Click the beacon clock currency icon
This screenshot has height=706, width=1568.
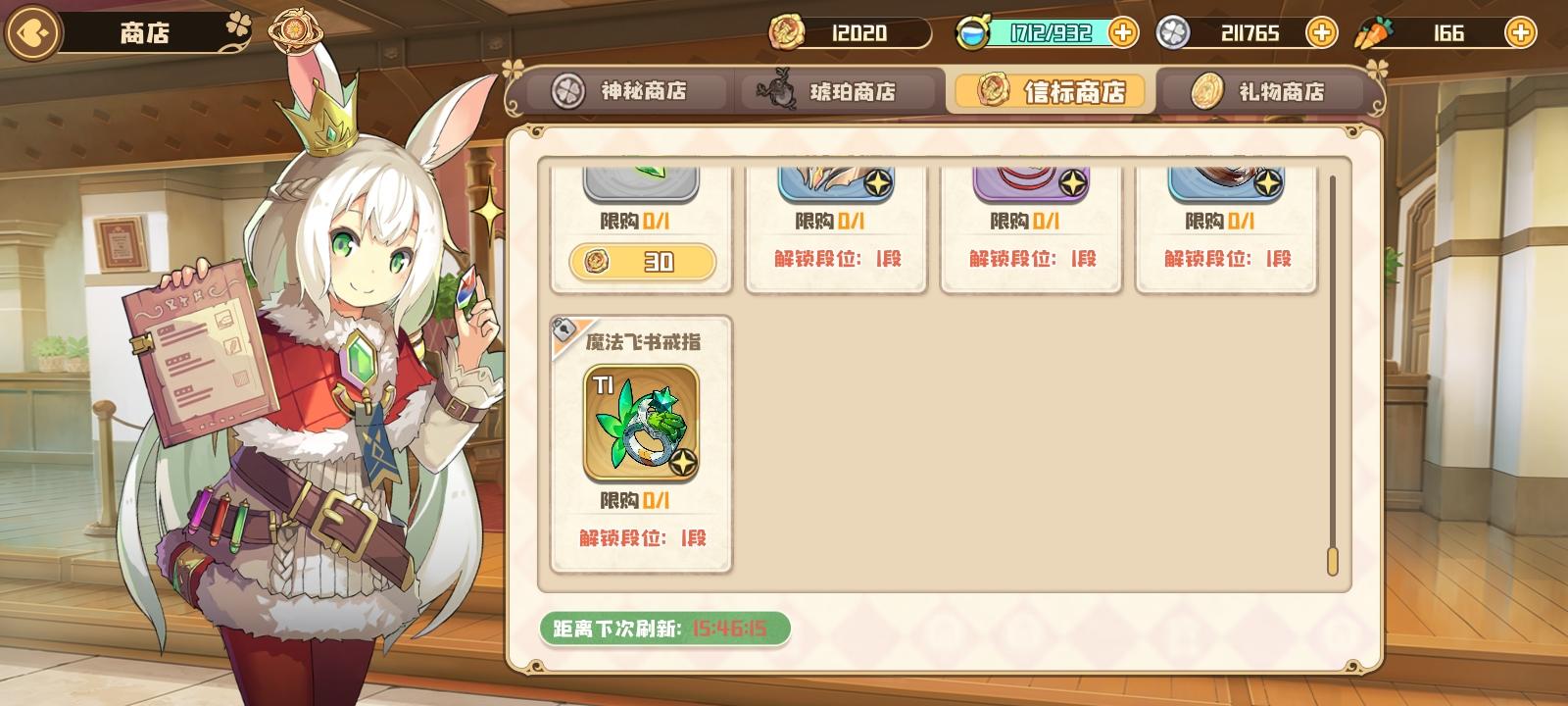pyautogui.click(x=972, y=32)
